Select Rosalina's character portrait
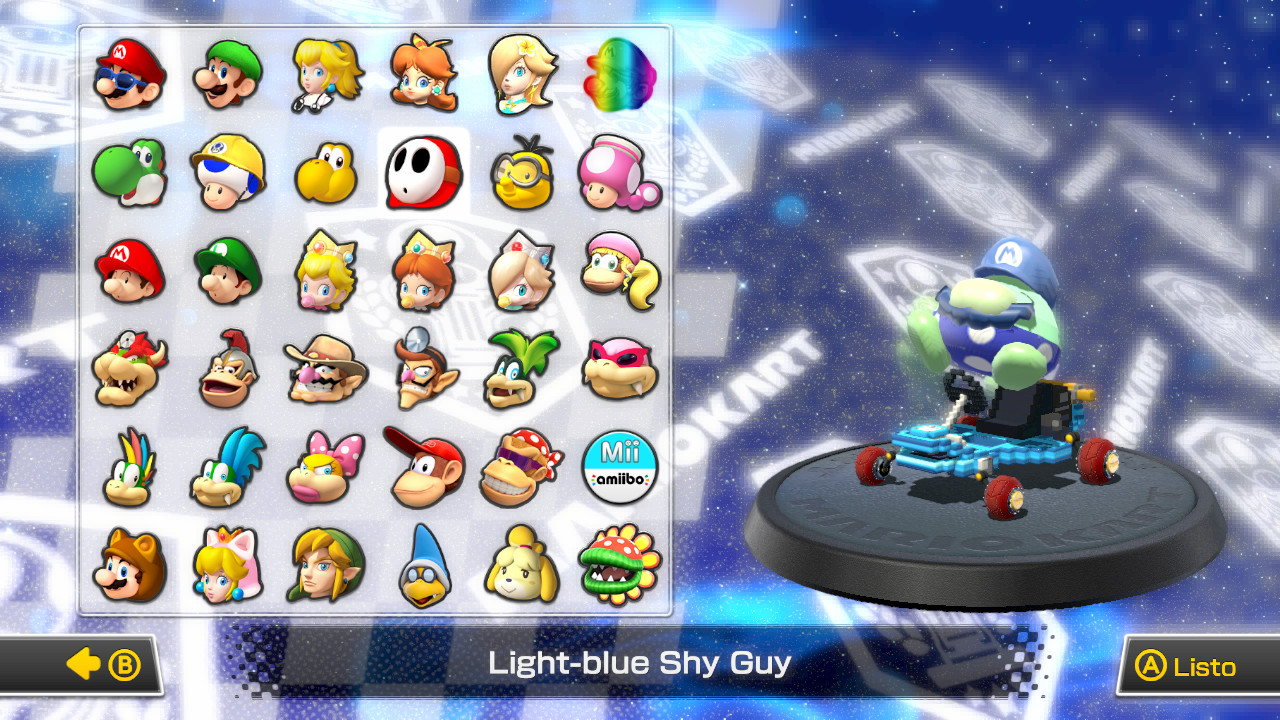 (523, 75)
